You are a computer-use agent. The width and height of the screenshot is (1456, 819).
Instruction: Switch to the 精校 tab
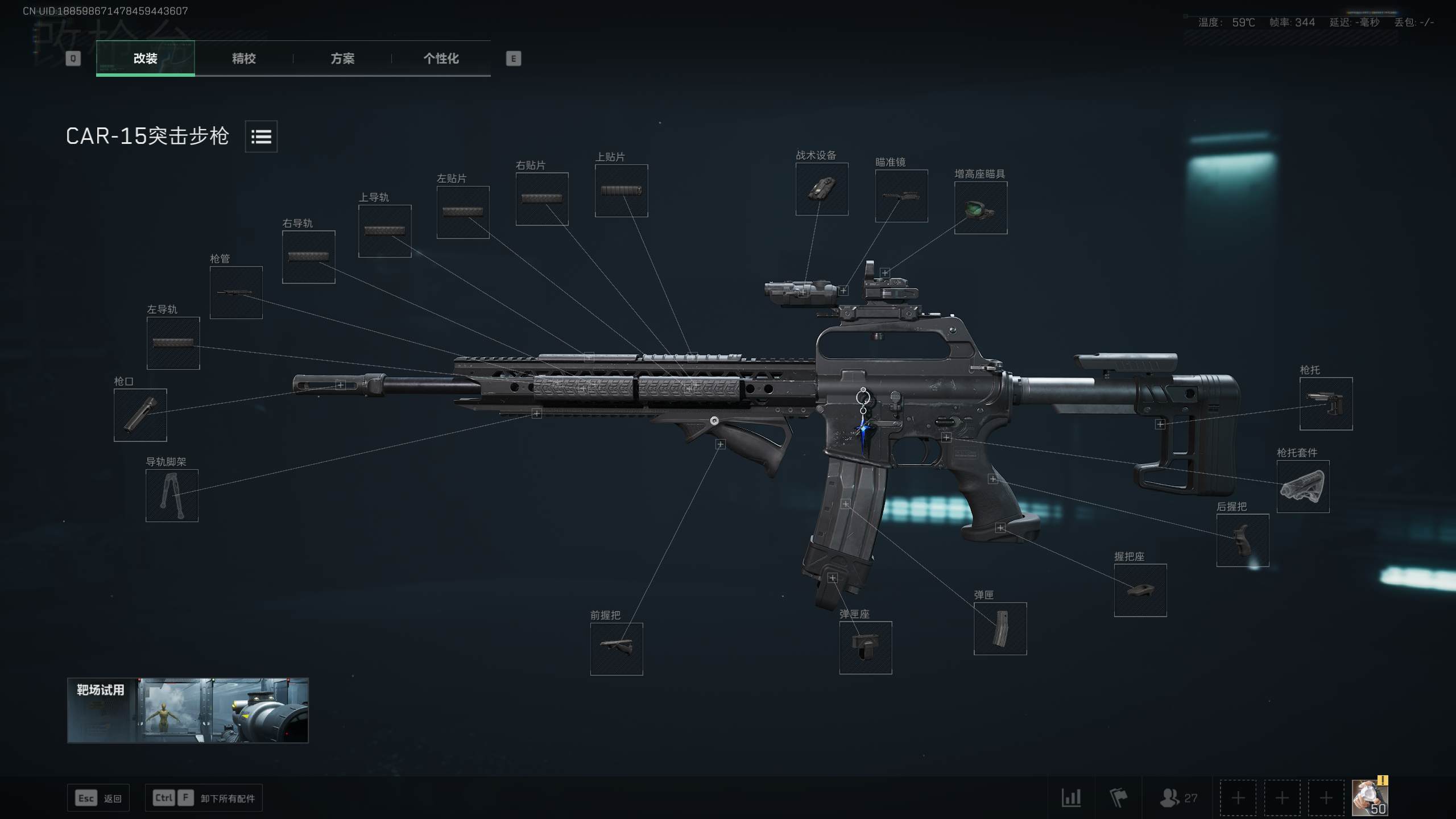point(243,58)
